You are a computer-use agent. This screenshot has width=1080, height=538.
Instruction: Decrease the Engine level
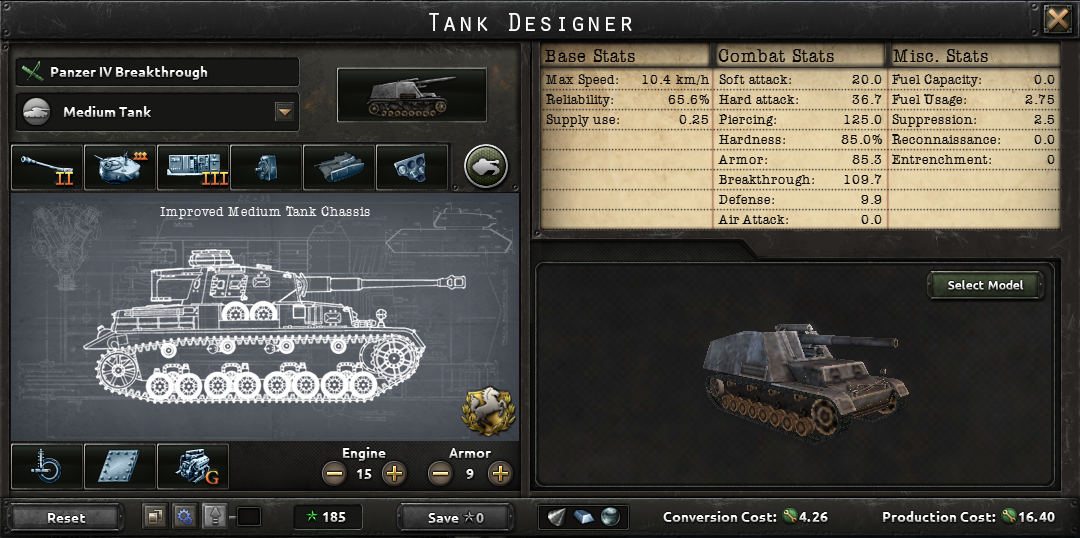pos(334,474)
